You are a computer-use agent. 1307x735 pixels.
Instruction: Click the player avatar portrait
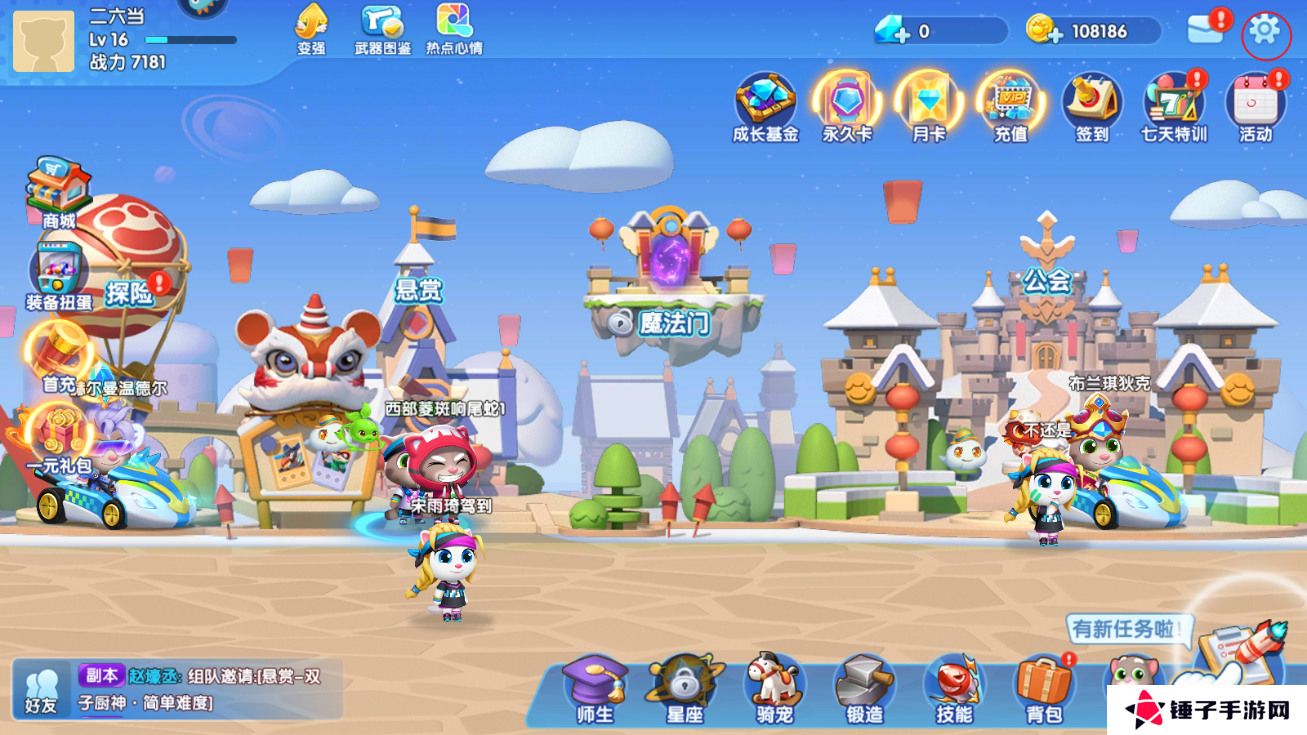[44, 41]
